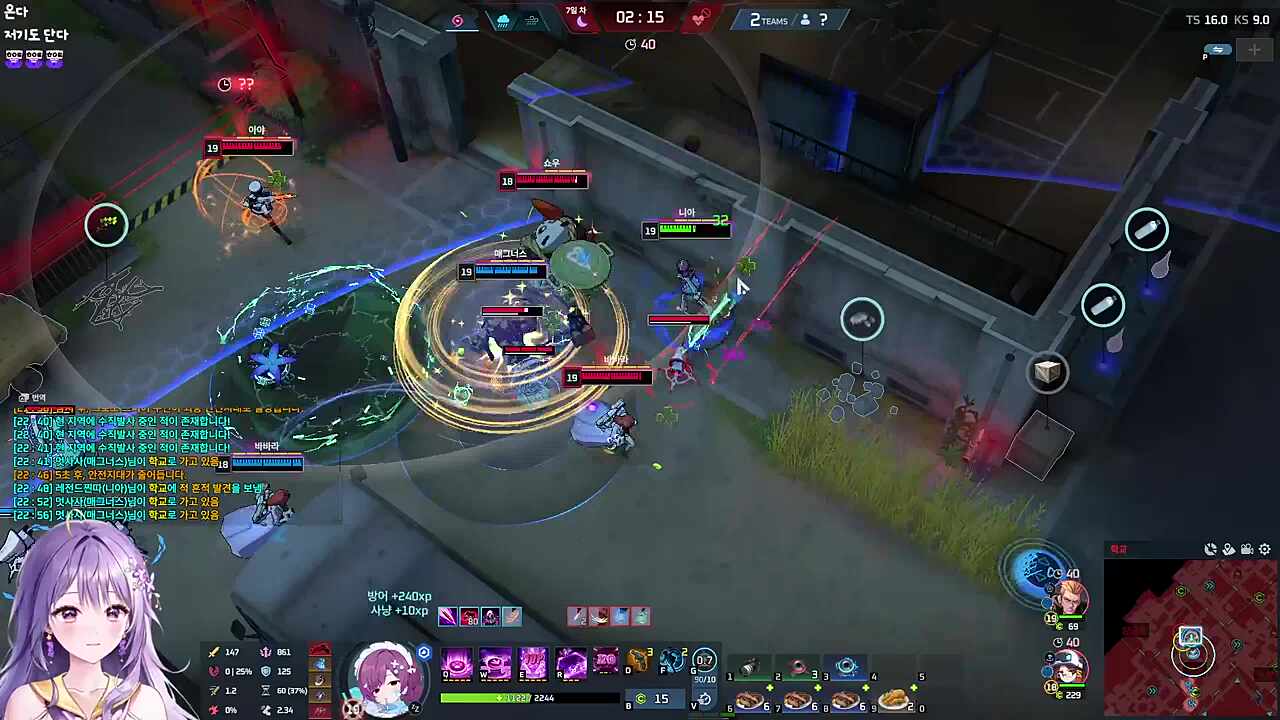The width and height of the screenshot is (1280, 720).
Task: Toggle the vision eye icon above the minimap
Action: (1210, 548)
